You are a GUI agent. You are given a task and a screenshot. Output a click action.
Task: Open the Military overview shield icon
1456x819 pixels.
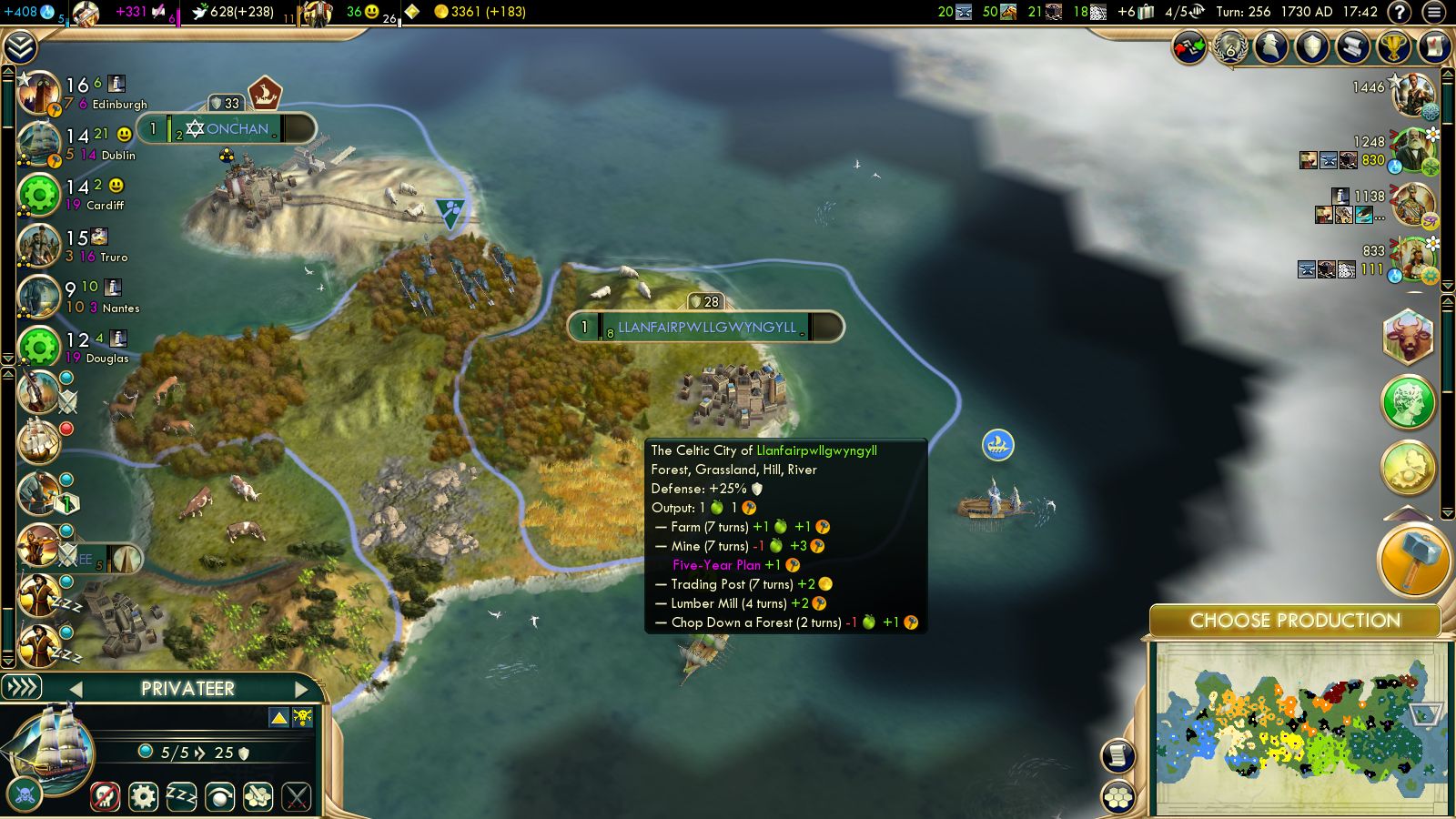coord(1310,47)
